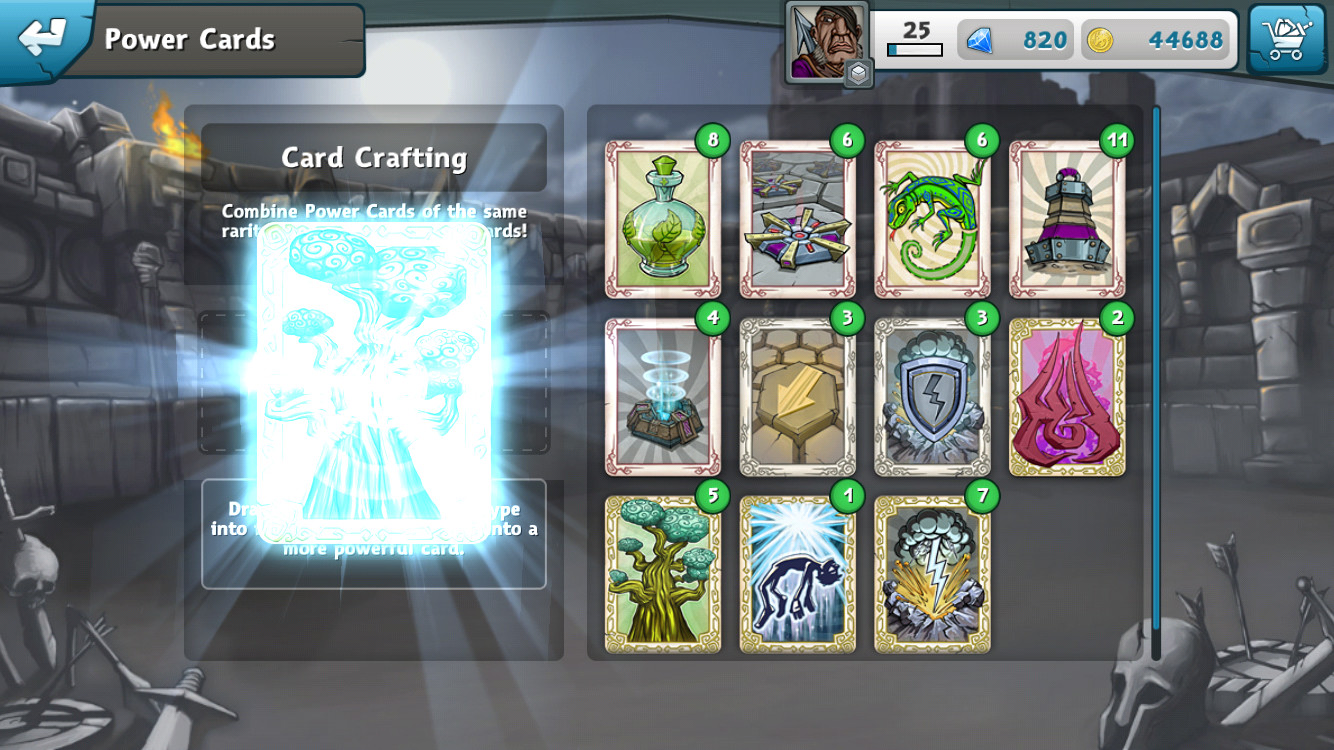Select the armored tower card with count 11
This screenshot has height=750, width=1334.
pyautogui.click(x=1066, y=218)
